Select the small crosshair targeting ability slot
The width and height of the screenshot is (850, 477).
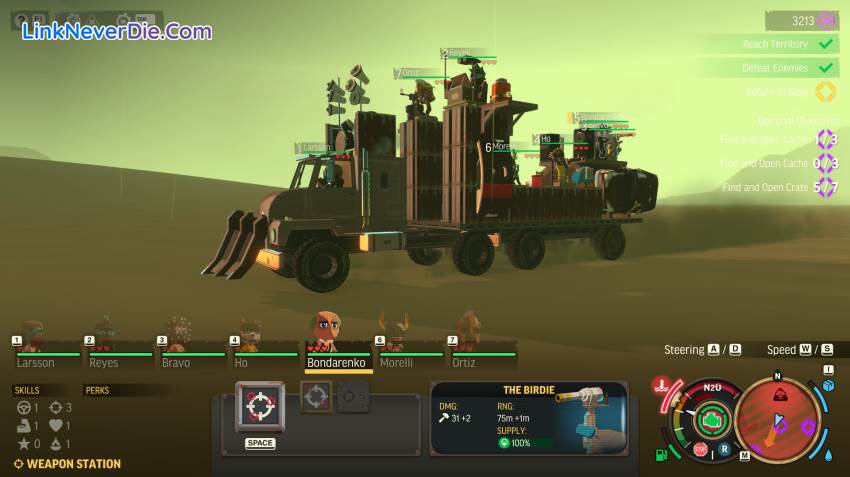coord(316,396)
